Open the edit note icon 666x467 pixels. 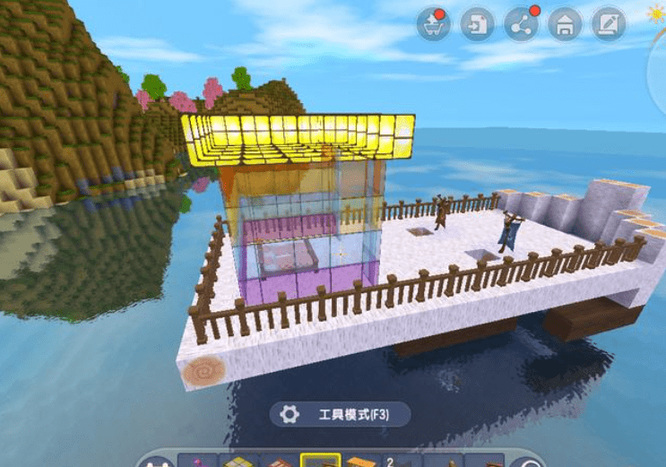click(608, 23)
